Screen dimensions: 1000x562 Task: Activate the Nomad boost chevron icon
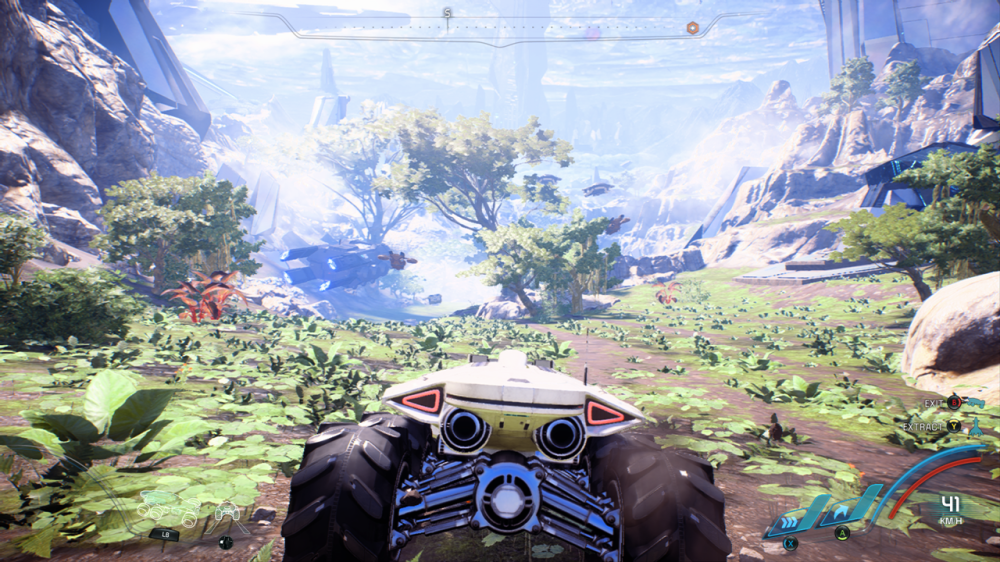tap(790, 519)
